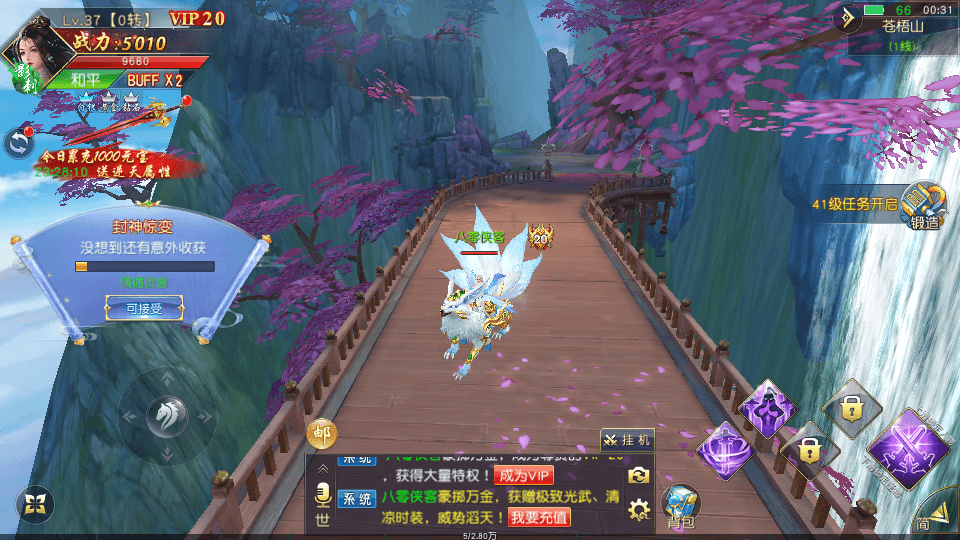The width and height of the screenshot is (960, 540).
Task: Open the BUFF X2 status list
Action: (x=154, y=80)
